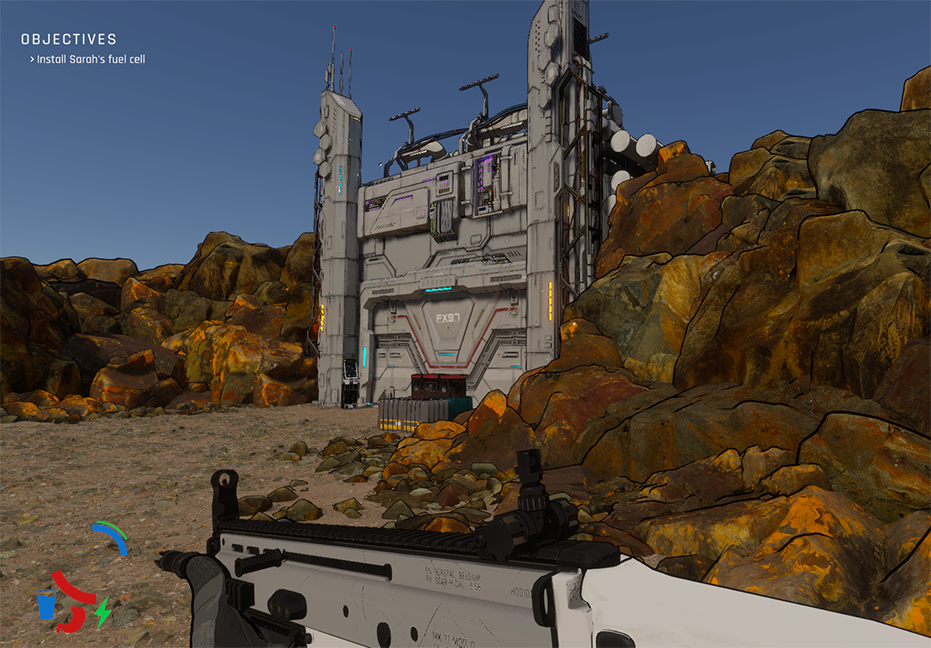Click the green lightning bolt energy icon
The height and width of the screenshot is (648, 931).
coord(102,612)
